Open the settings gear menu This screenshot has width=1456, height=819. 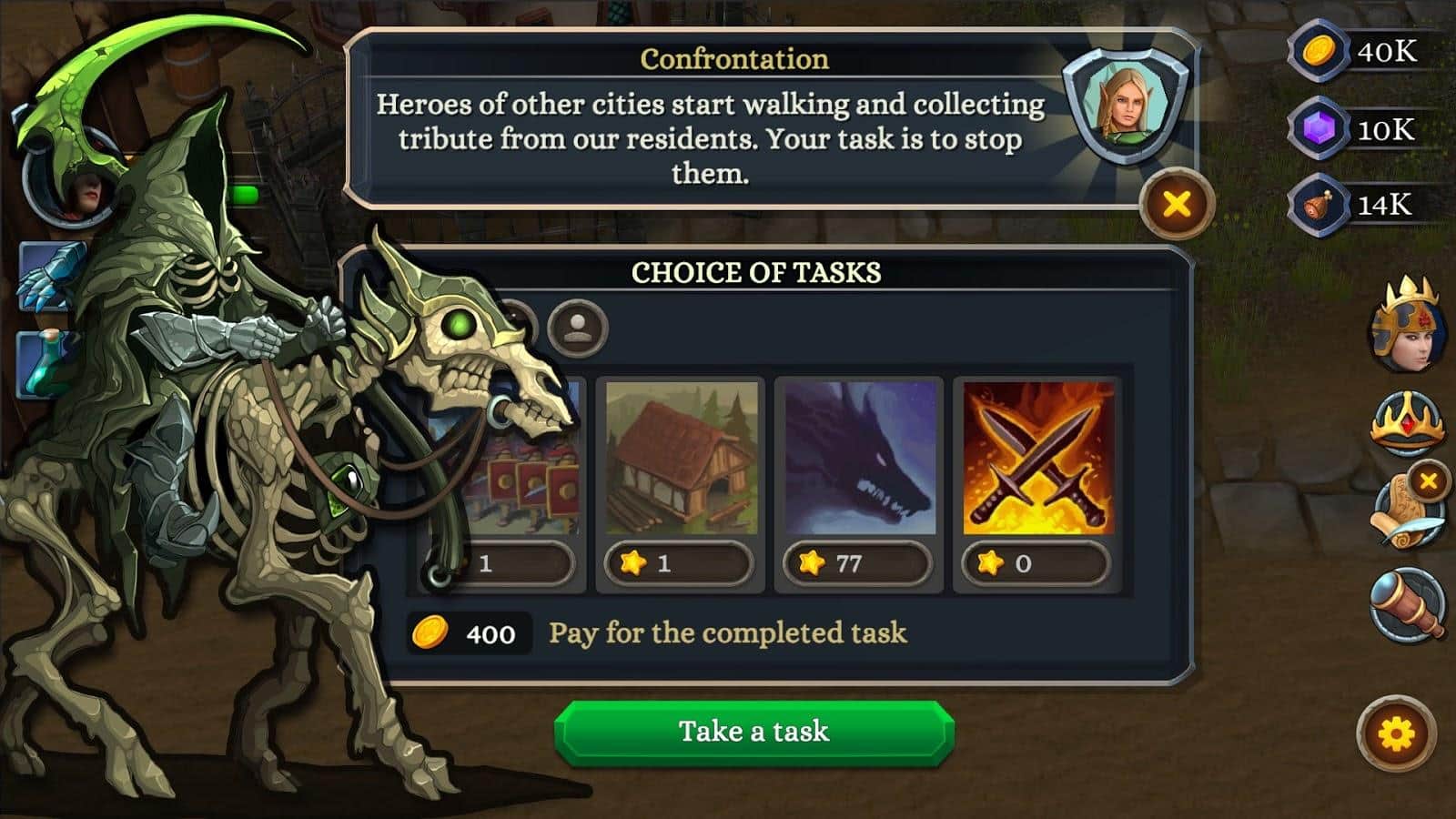(x=1397, y=733)
